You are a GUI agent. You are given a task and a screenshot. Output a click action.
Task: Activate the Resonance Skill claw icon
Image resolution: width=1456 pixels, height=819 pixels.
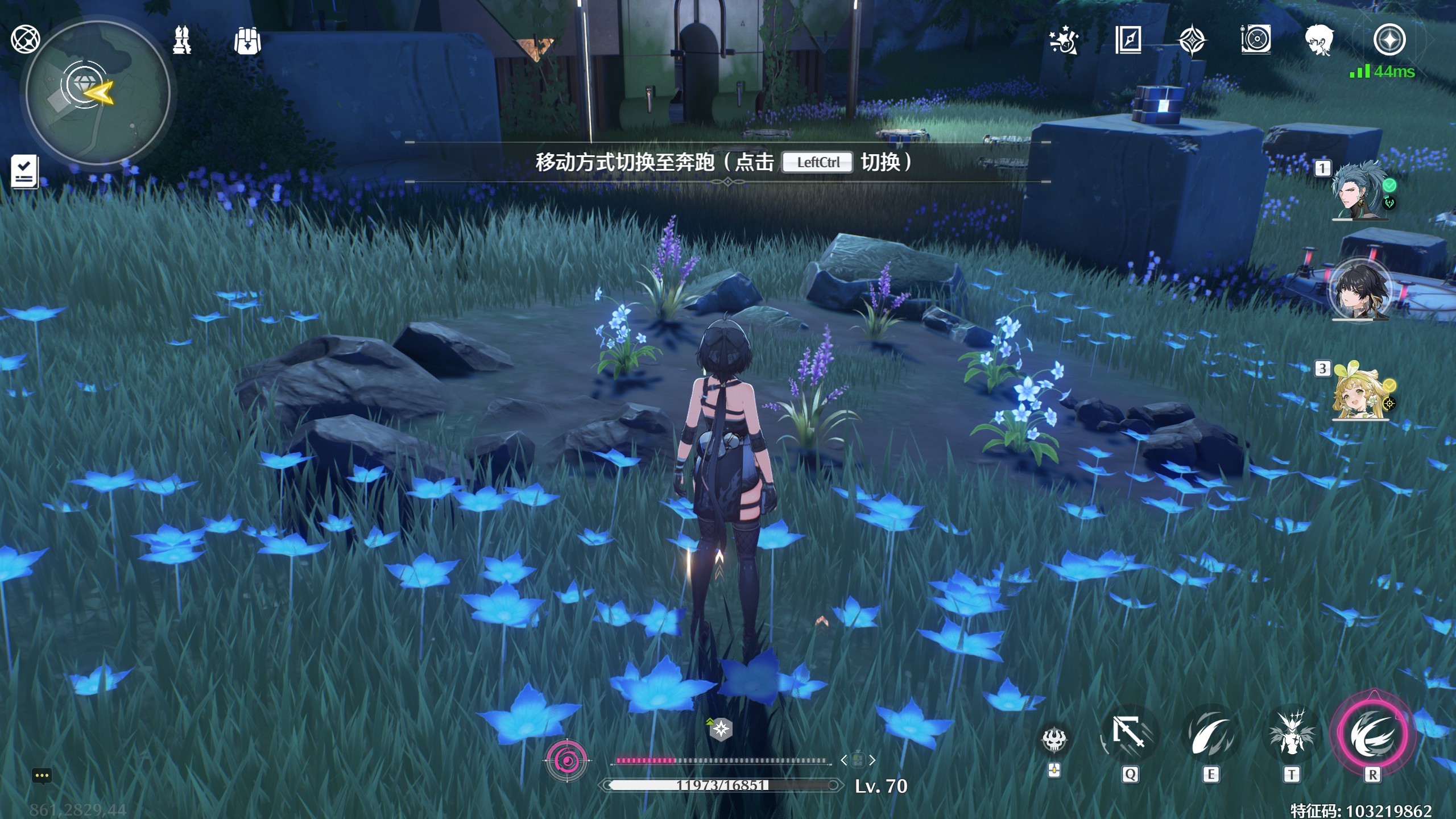pos(1210,735)
